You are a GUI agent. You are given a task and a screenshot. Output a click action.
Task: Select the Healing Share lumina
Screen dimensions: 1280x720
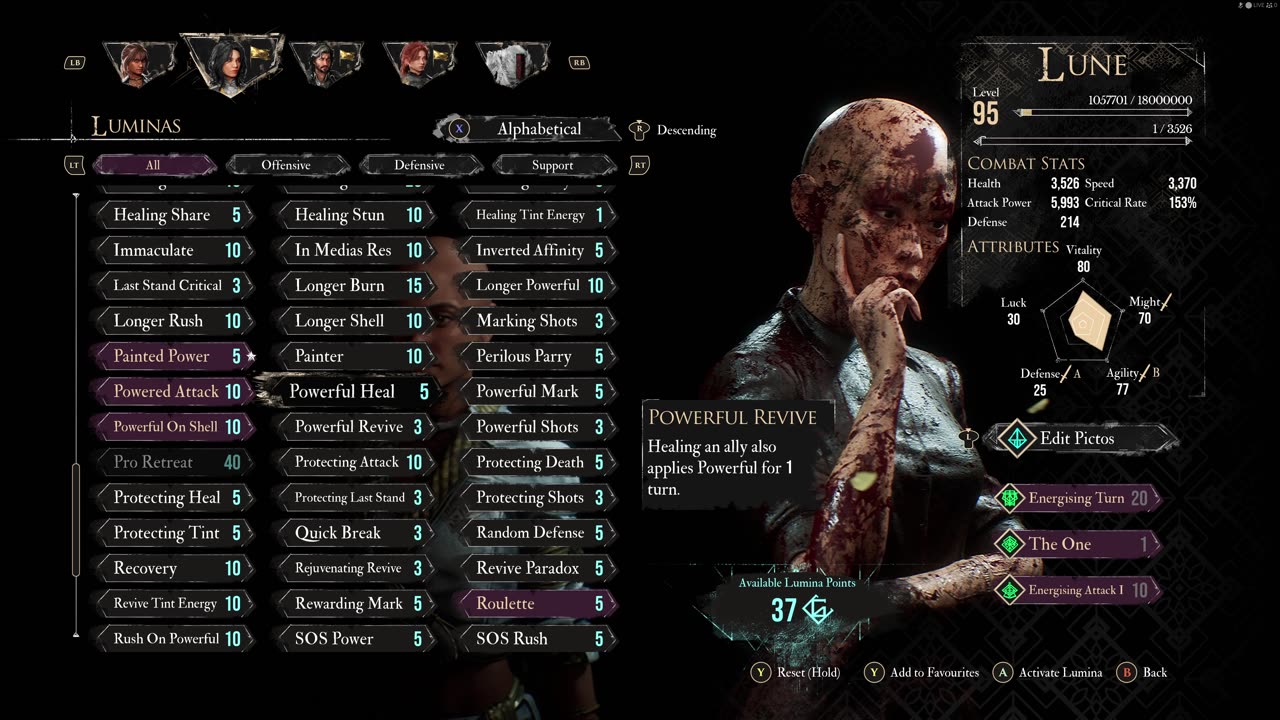[170, 215]
